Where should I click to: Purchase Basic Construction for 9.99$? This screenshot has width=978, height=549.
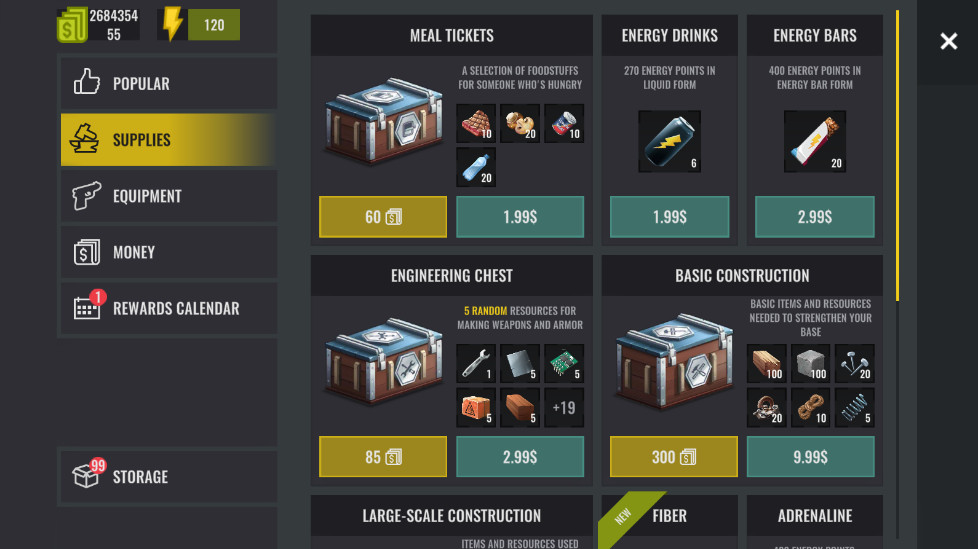pos(810,457)
